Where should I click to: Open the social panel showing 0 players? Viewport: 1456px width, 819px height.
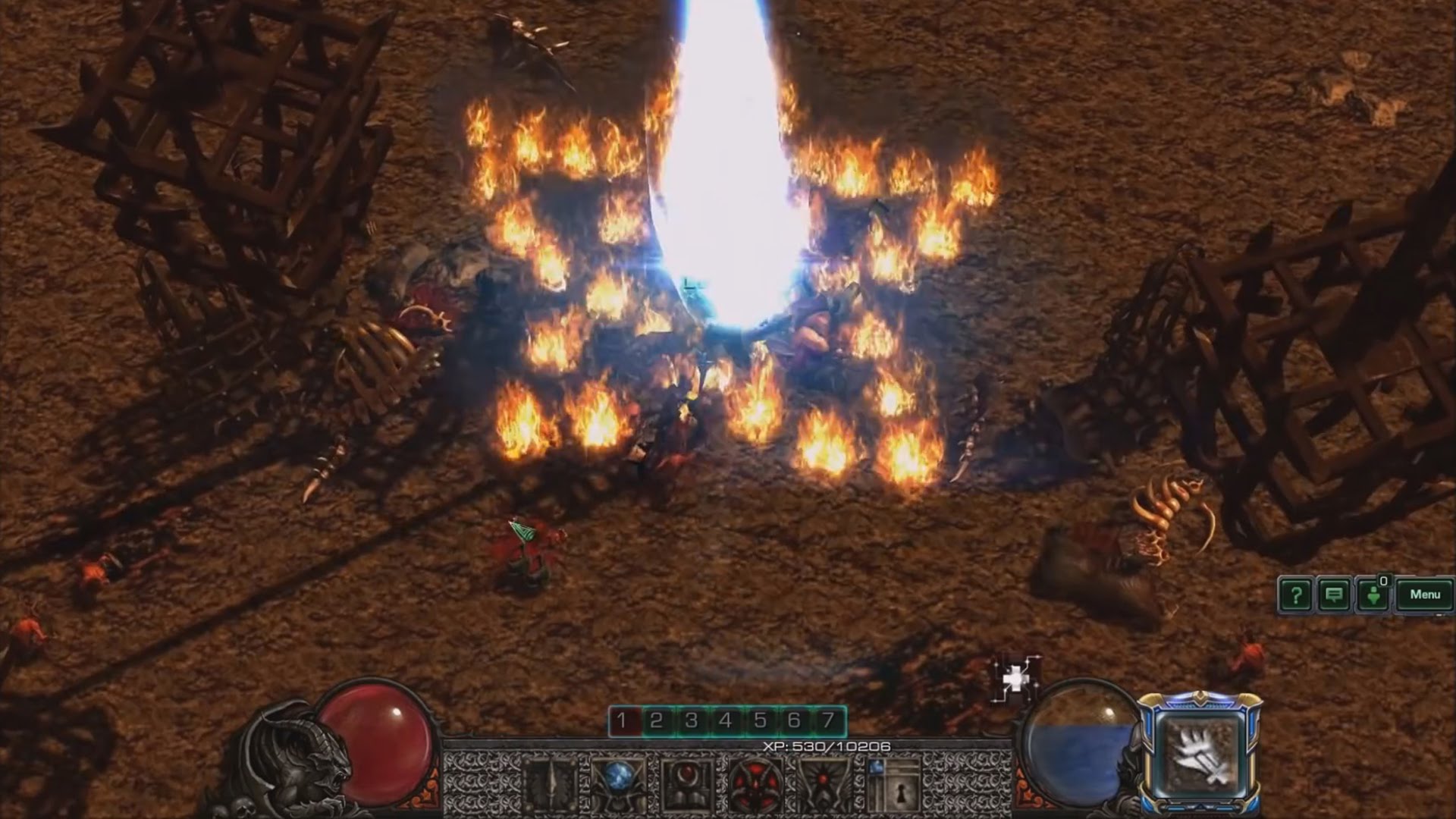pos(1373,595)
